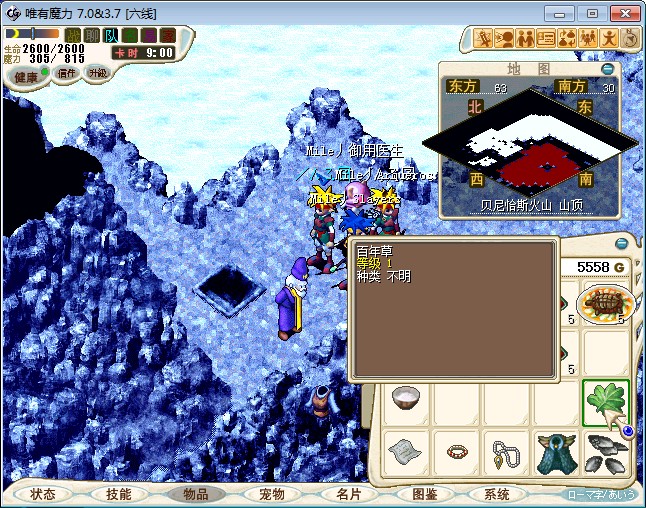Show the 名片 name card tab
Image resolution: width=646 pixels, height=508 pixels.
pos(348,494)
